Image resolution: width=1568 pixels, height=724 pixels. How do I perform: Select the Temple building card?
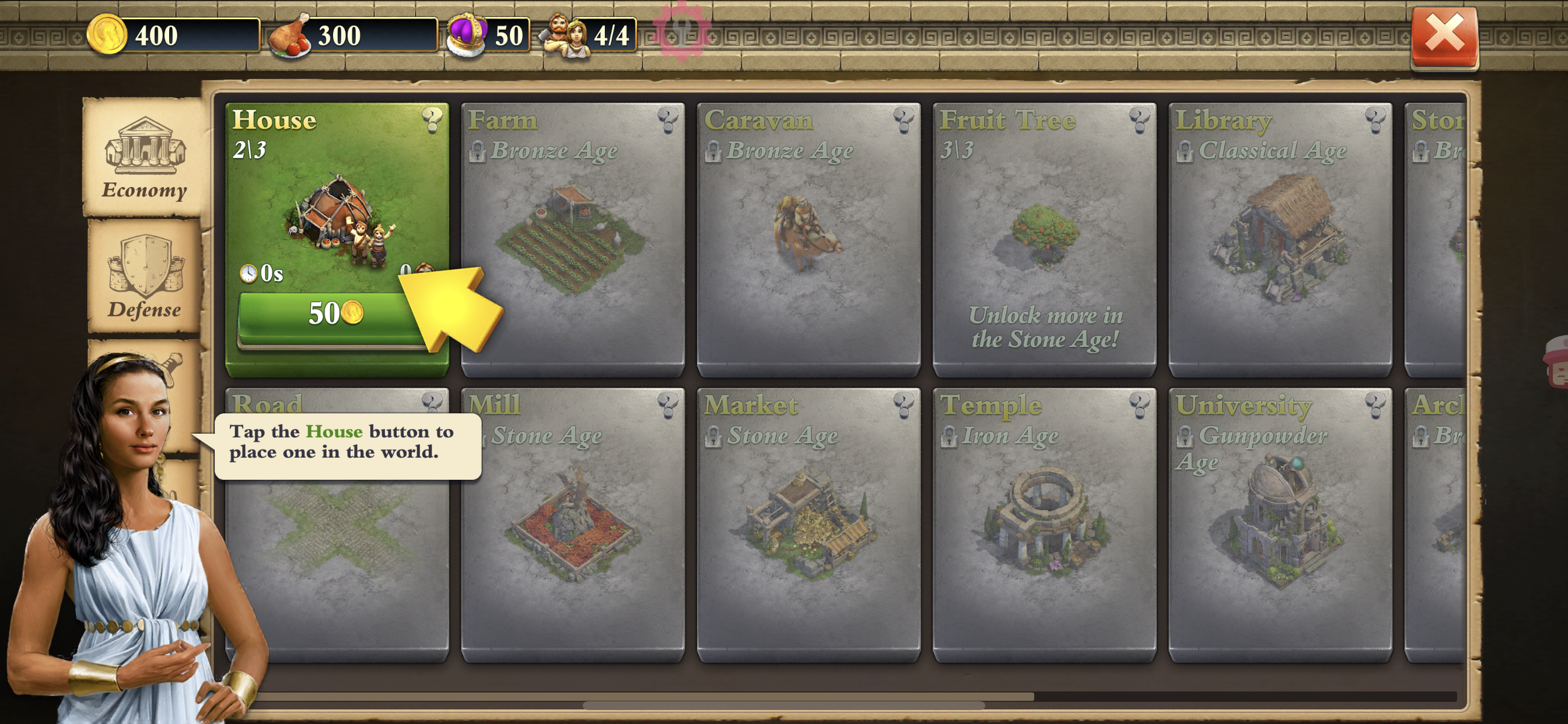click(1044, 525)
